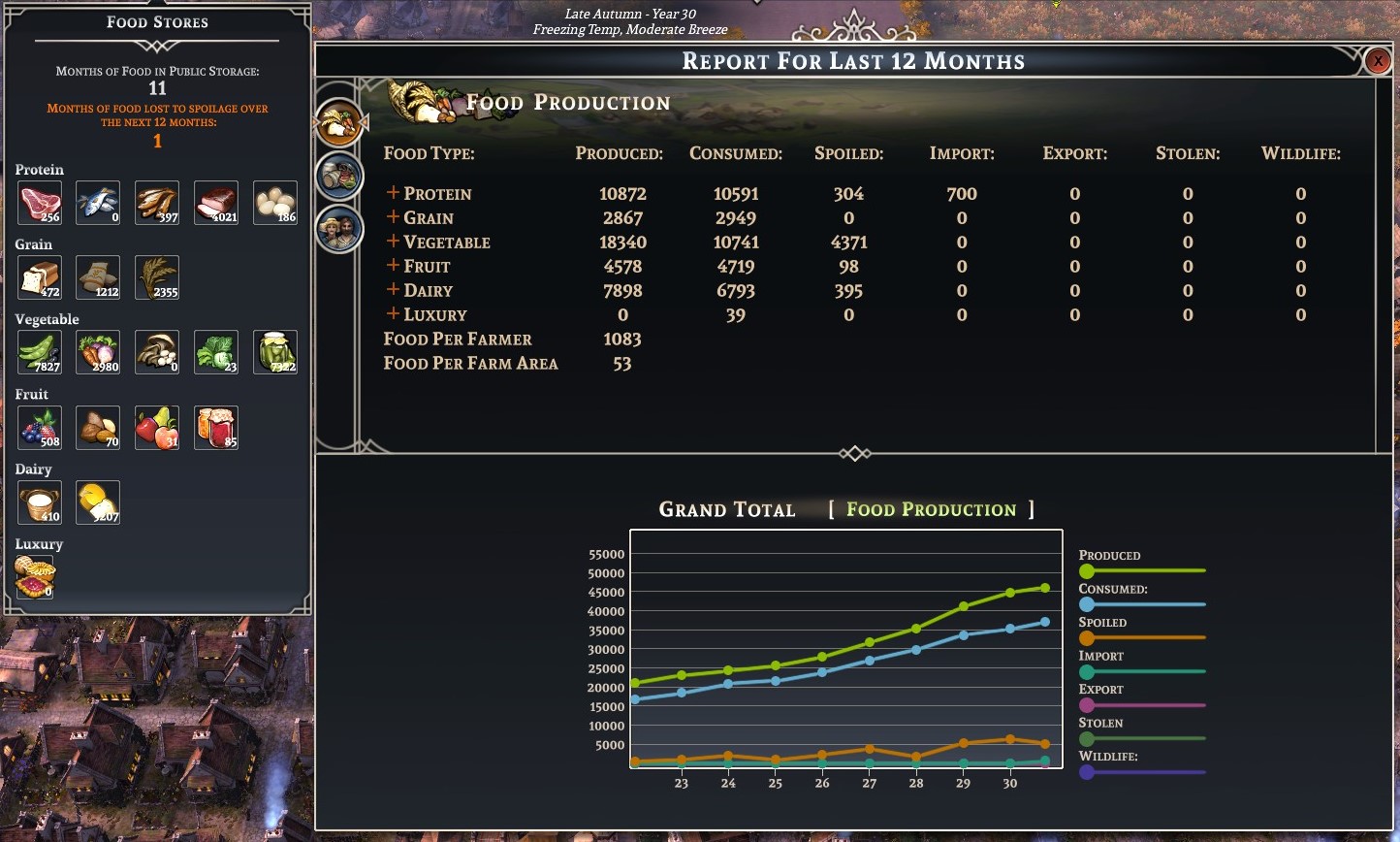Expand the Grain row details
1400x842 pixels.
[393, 217]
